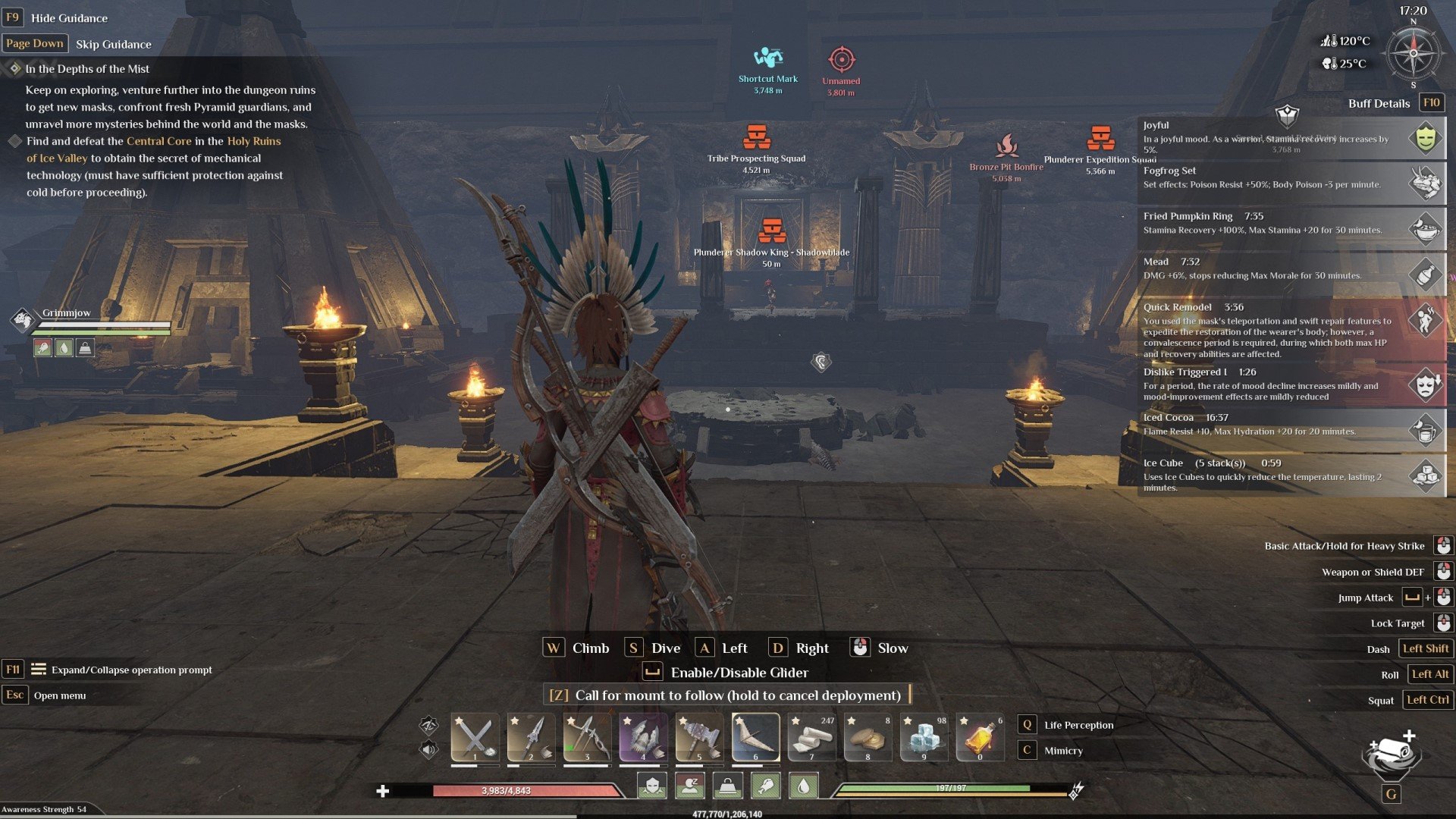The height and width of the screenshot is (819, 1456).
Task: Click the Shortcut Mark waypoint marker
Action: tap(767, 58)
